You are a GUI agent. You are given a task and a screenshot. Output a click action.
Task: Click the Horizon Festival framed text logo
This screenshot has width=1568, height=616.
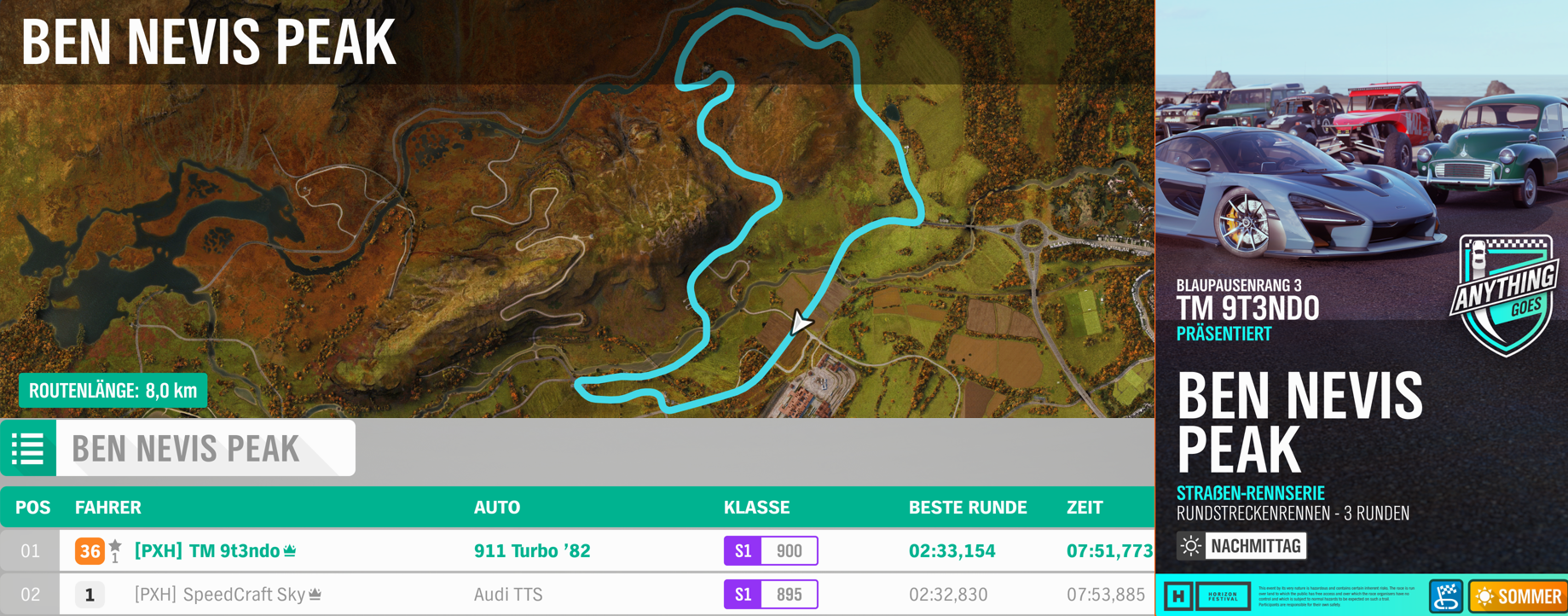point(1223,596)
